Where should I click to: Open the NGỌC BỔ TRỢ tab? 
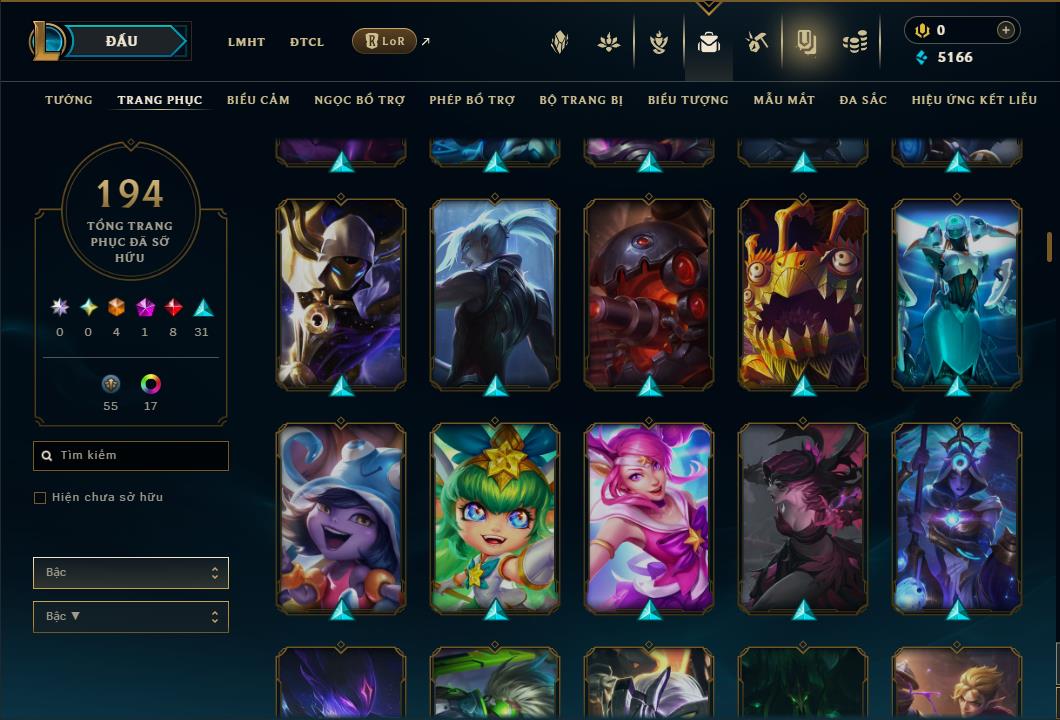(x=359, y=100)
